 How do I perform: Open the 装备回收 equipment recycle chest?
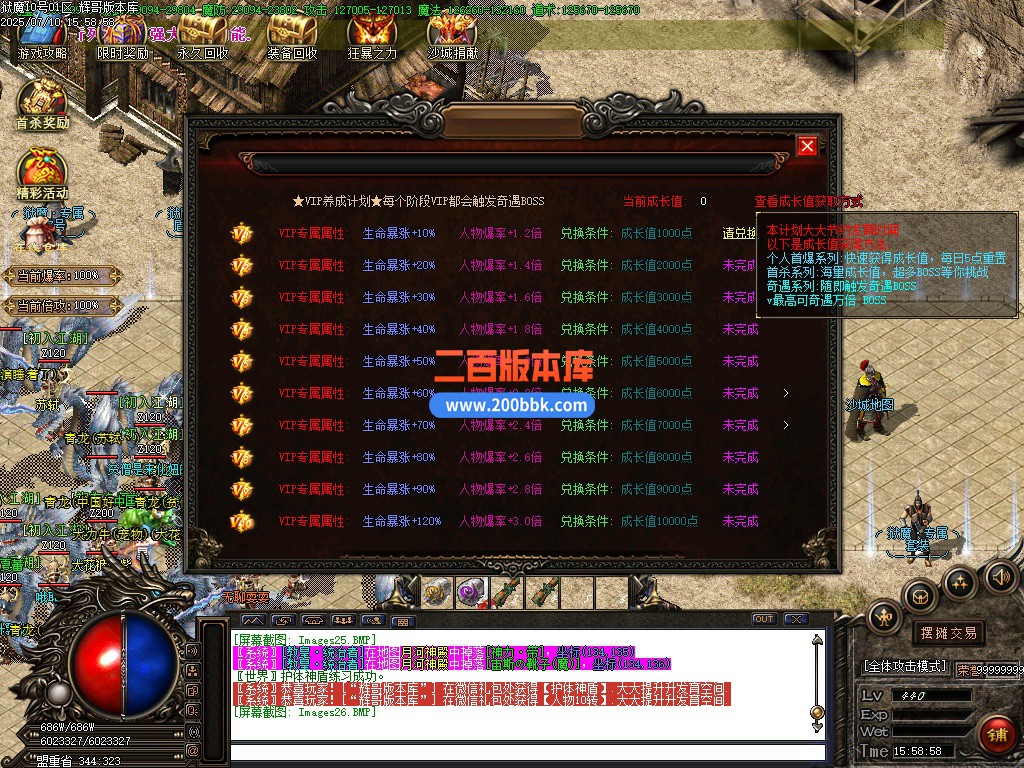pos(292,38)
